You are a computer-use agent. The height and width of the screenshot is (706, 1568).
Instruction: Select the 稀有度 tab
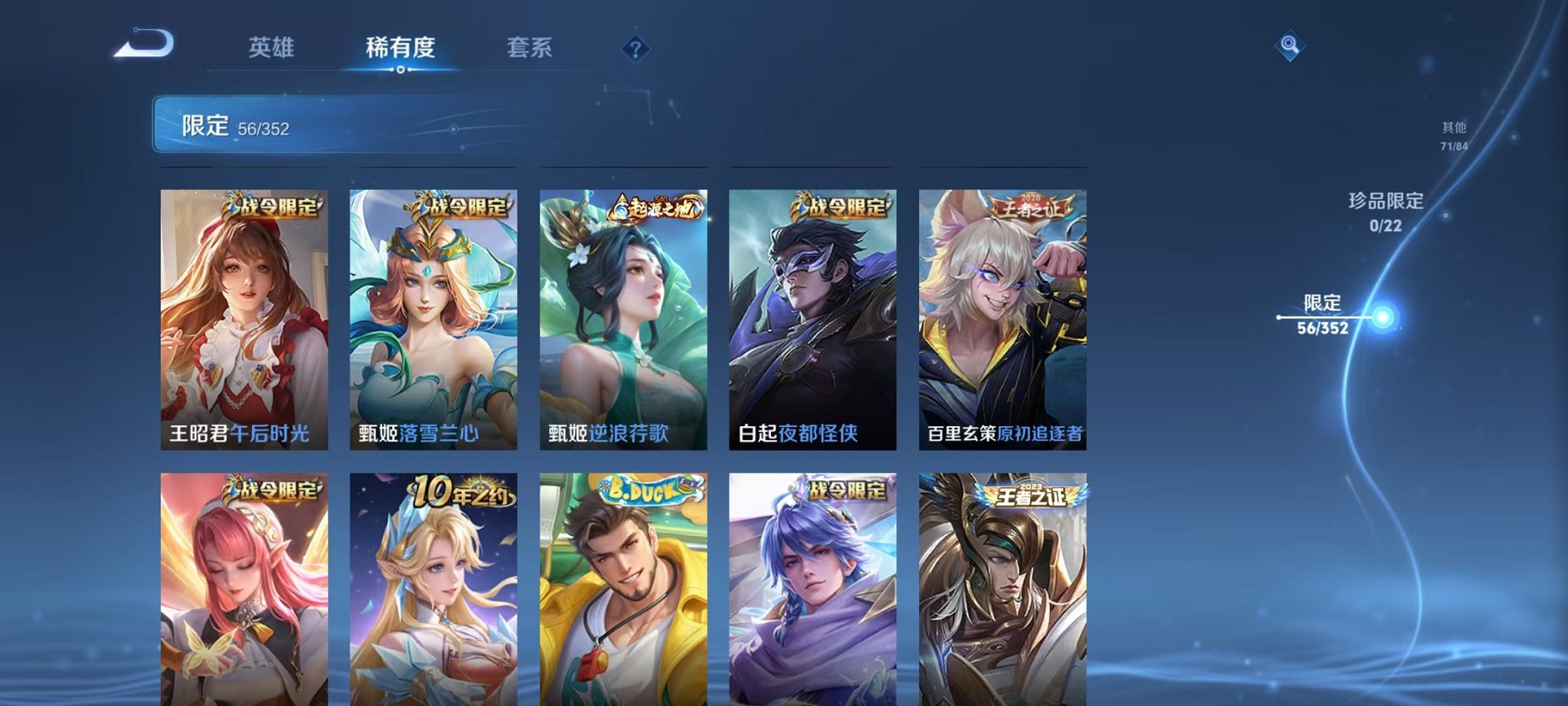400,46
